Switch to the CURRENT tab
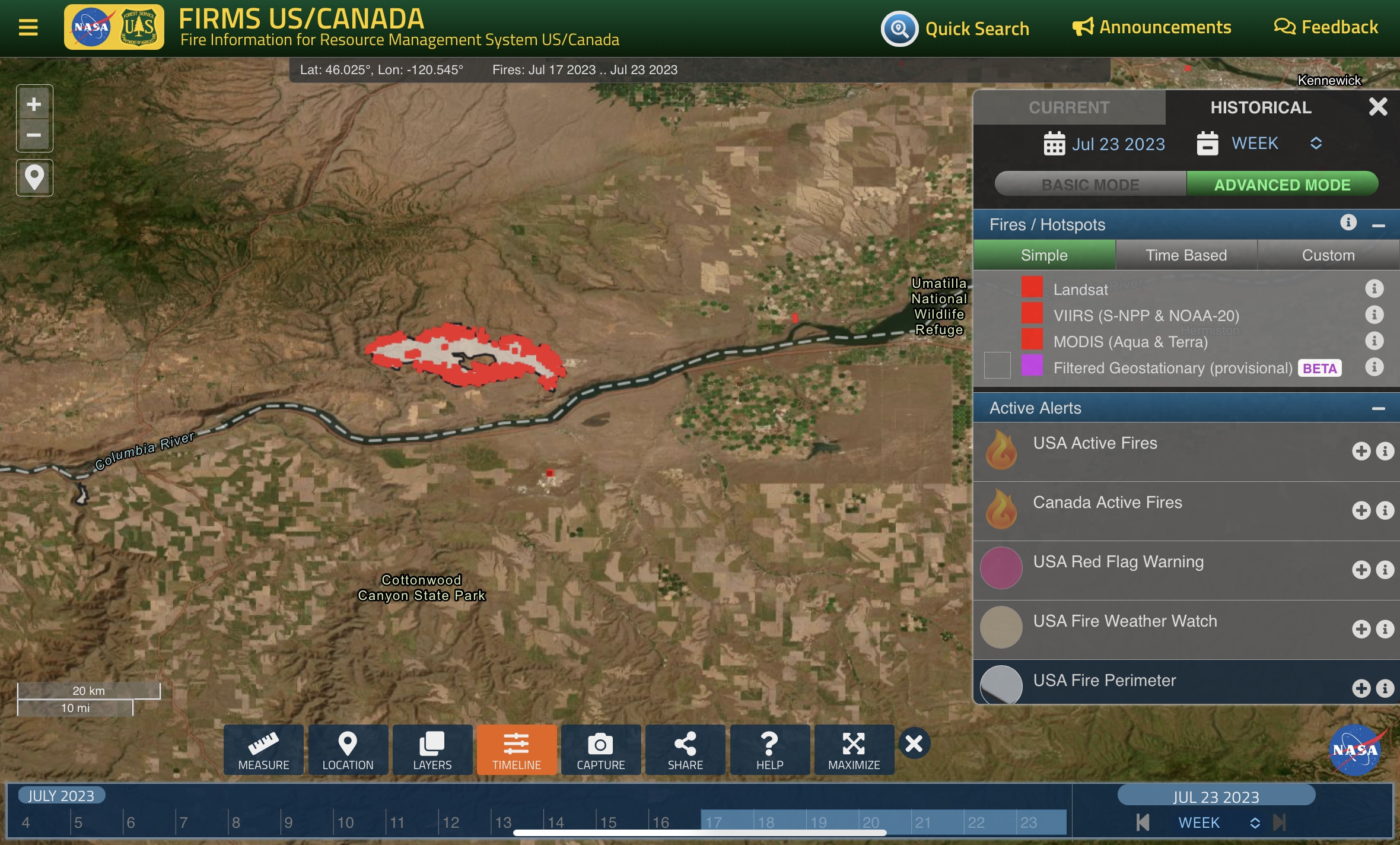Image resolution: width=1400 pixels, height=845 pixels. click(x=1069, y=107)
